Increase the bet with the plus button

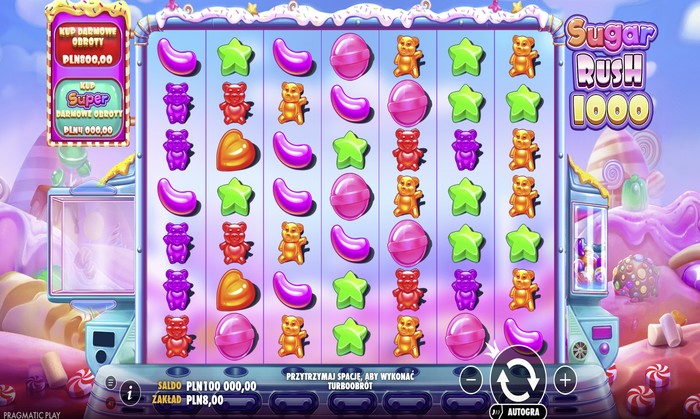(x=564, y=379)
